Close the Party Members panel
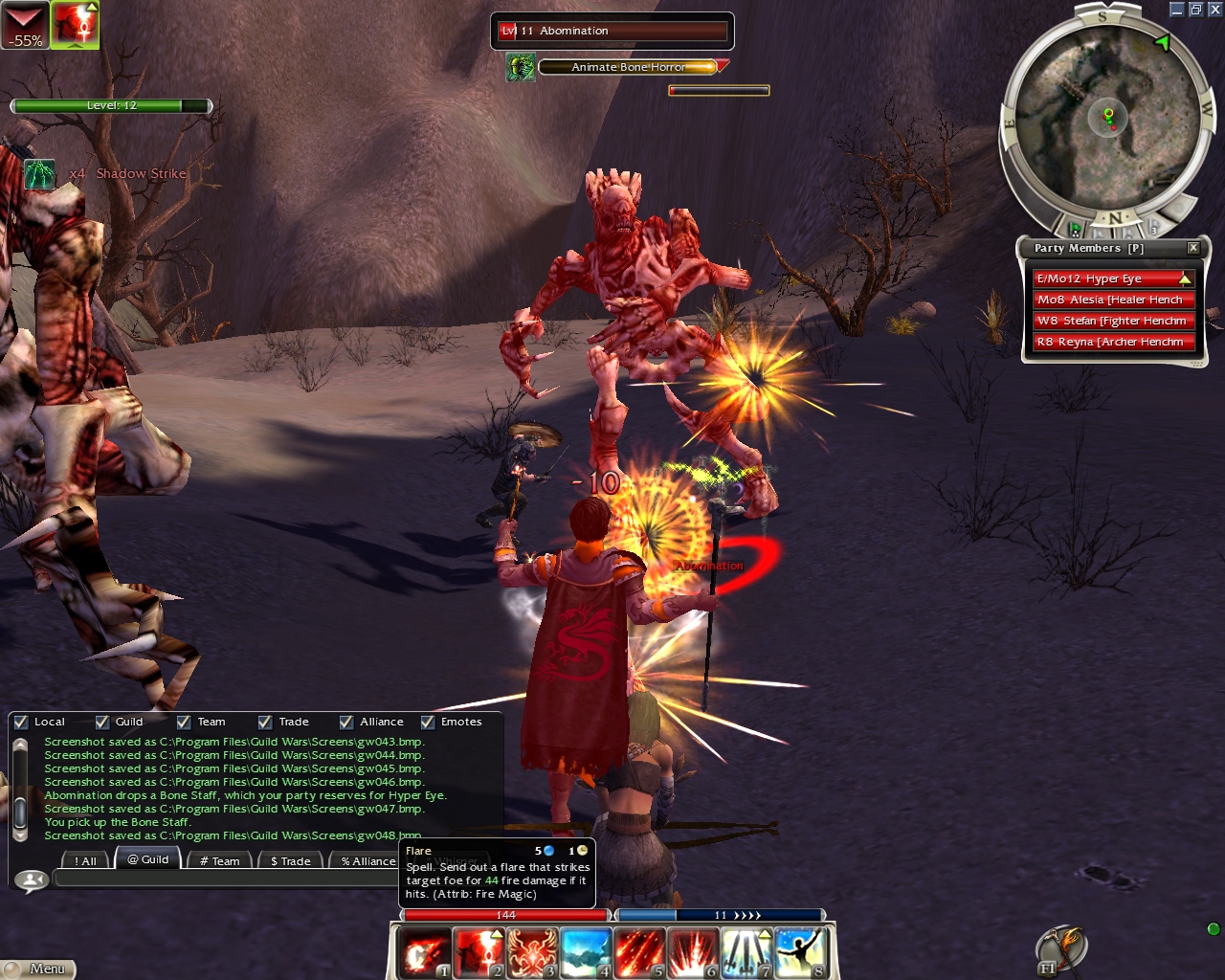The height and width of the screenshot is (980, 1225). coord(1193,248)
